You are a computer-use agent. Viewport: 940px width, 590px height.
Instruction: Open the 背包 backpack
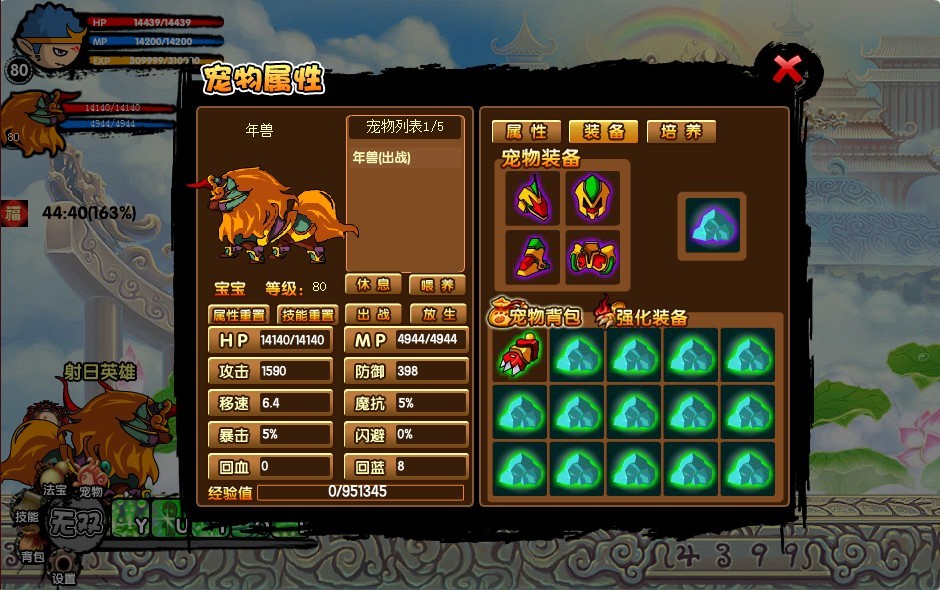[x=32, y=556]
